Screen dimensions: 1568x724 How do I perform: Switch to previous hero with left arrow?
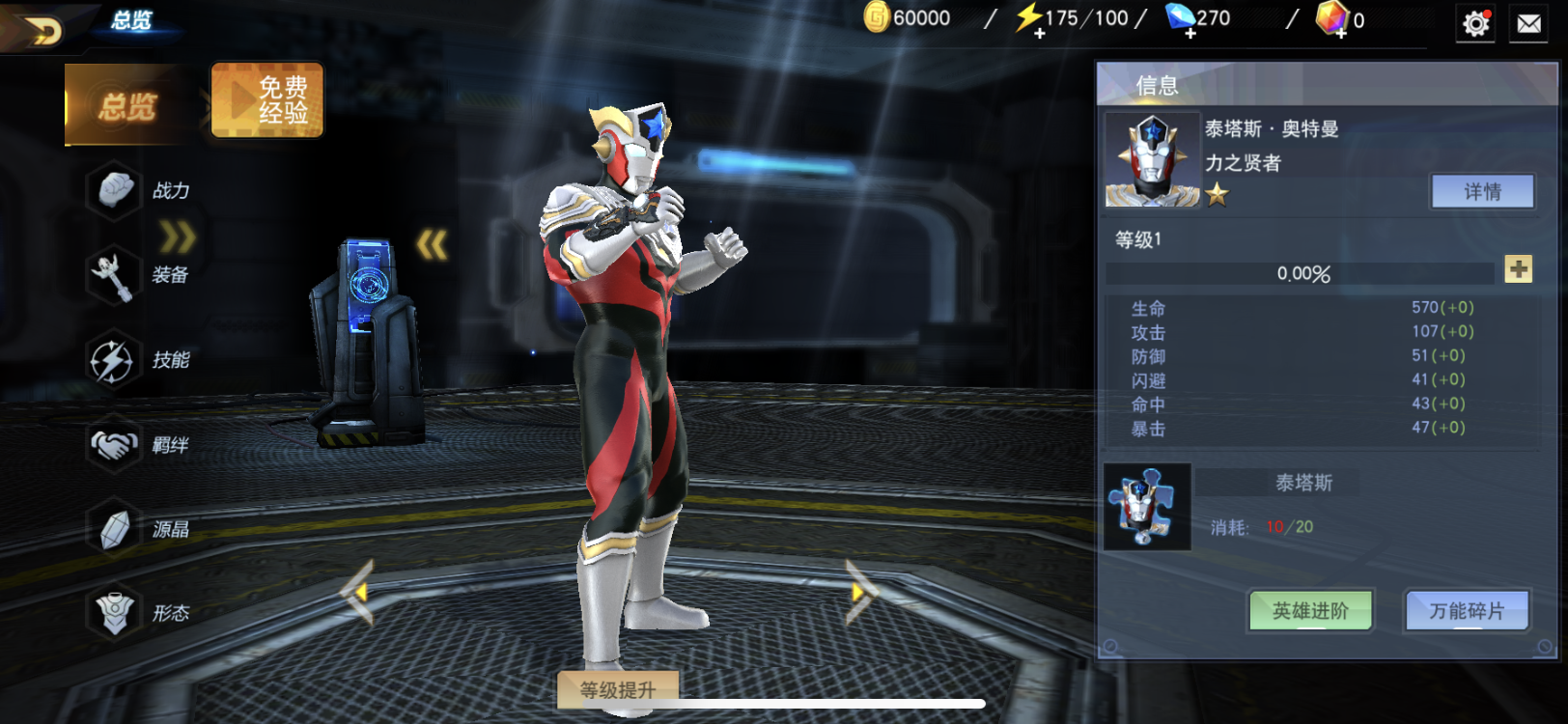point(357,592)
